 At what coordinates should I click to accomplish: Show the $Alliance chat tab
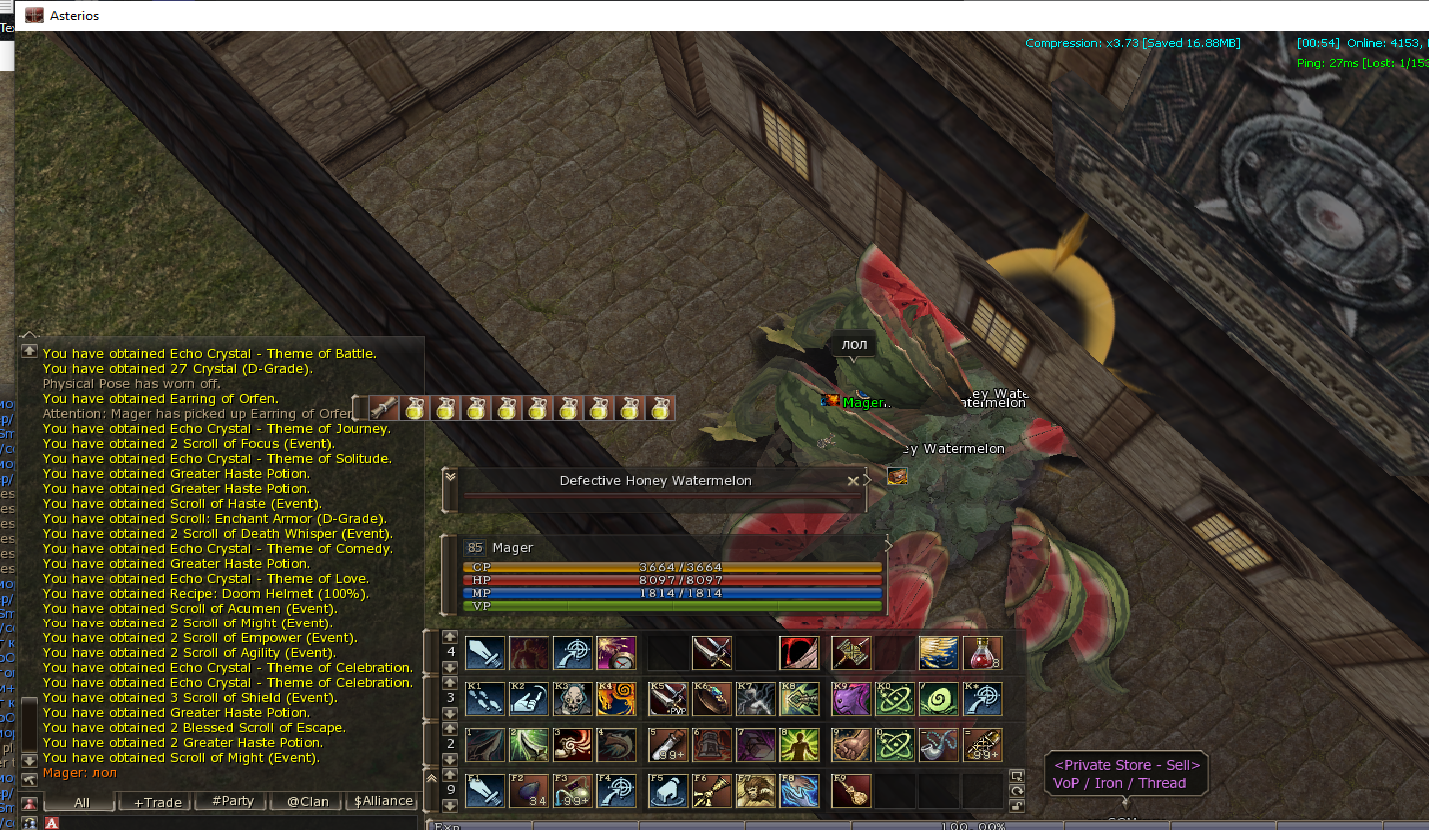pos(383,801)
